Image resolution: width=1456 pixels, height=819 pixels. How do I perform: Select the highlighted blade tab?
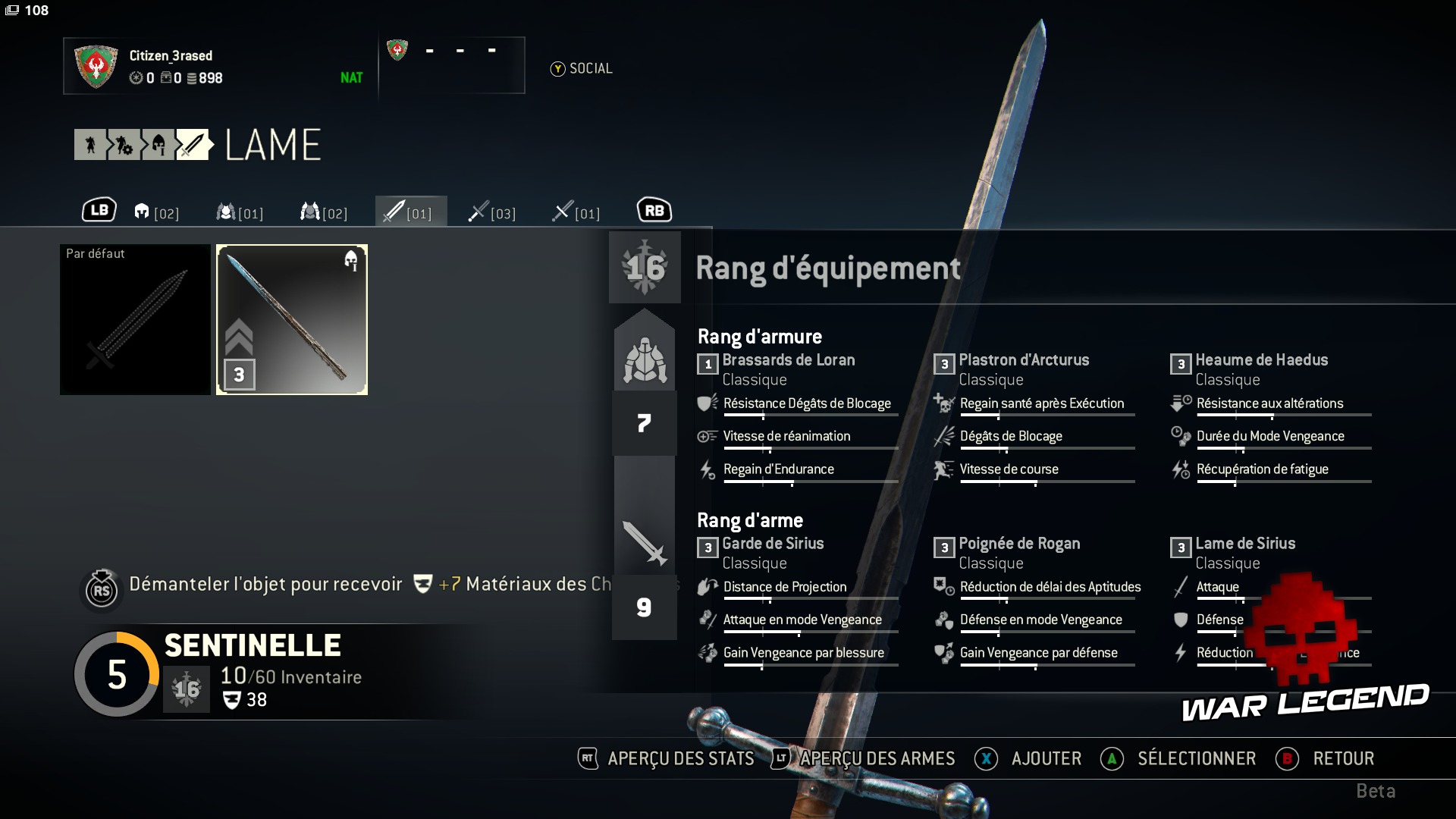410,212
